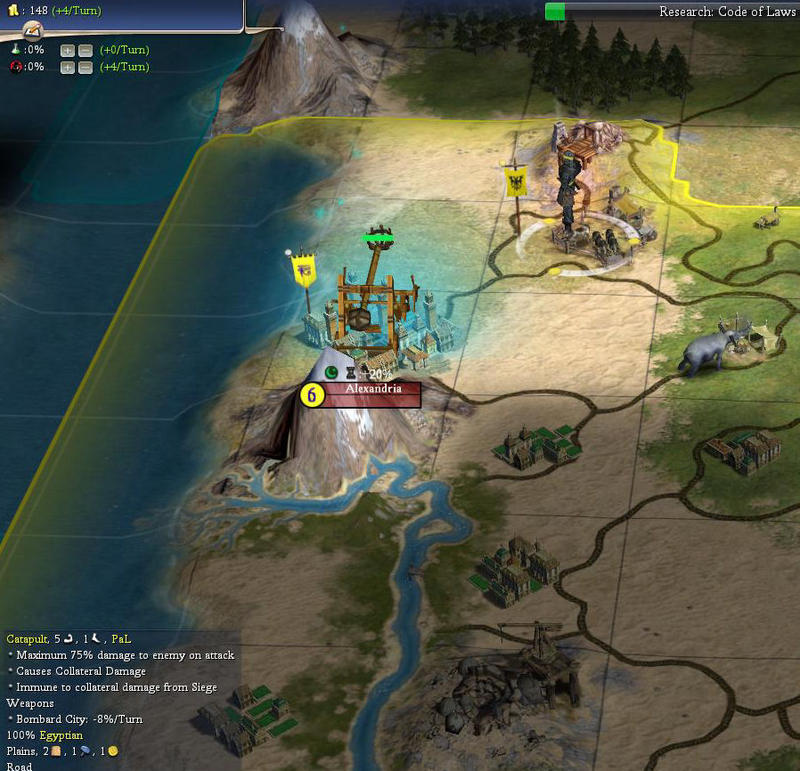Select the Alexandria city name bar
This screenshot has height=771, width=800.
point(372,394)
